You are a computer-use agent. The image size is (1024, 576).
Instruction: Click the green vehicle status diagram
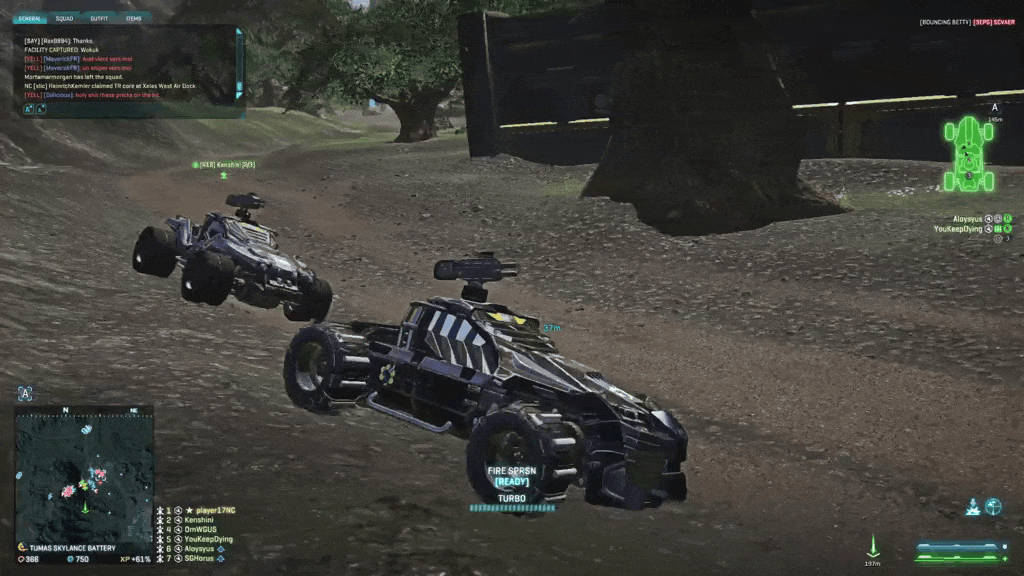coord(968,153)
